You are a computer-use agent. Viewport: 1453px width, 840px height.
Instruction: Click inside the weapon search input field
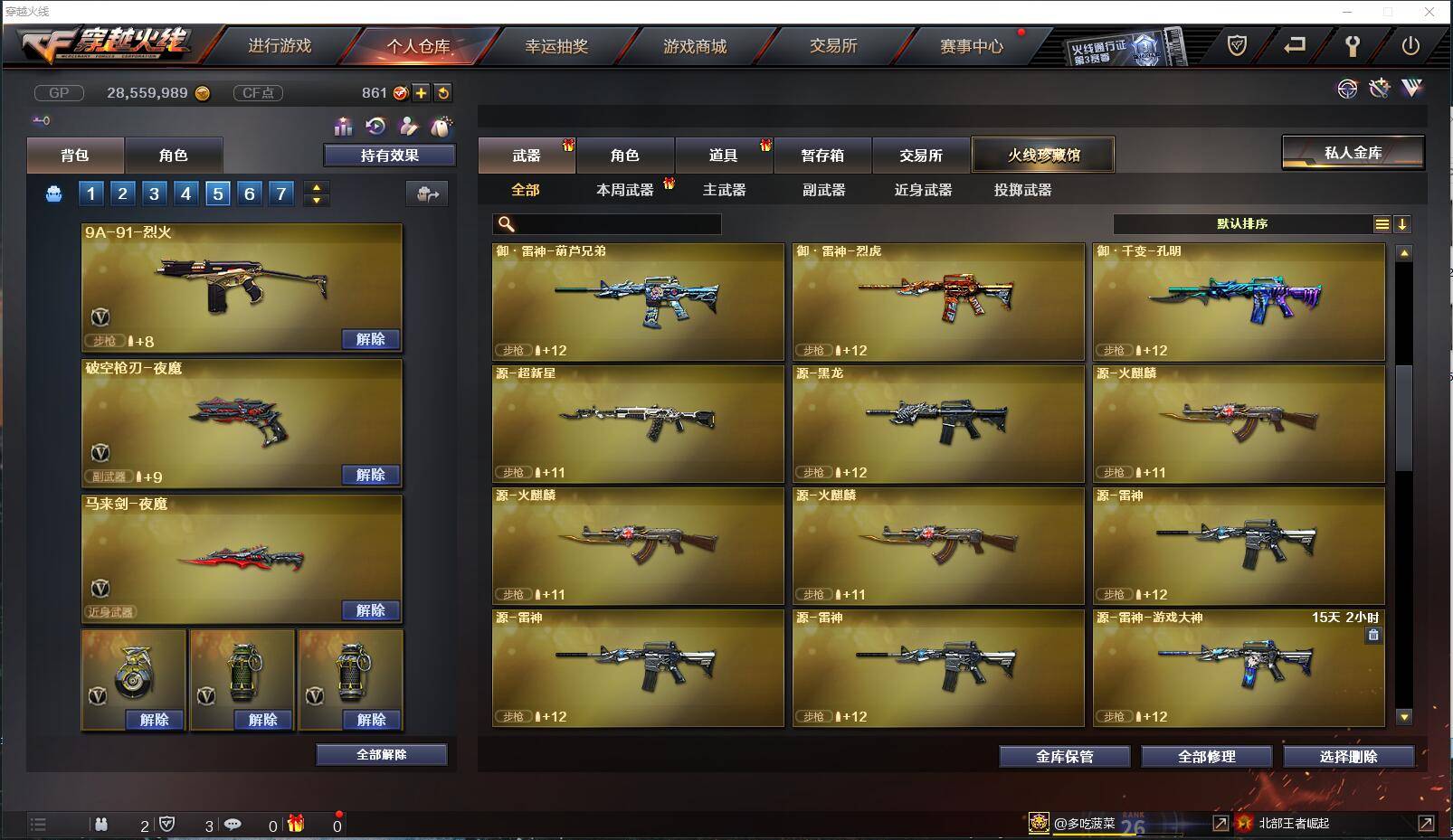[615, 223]
